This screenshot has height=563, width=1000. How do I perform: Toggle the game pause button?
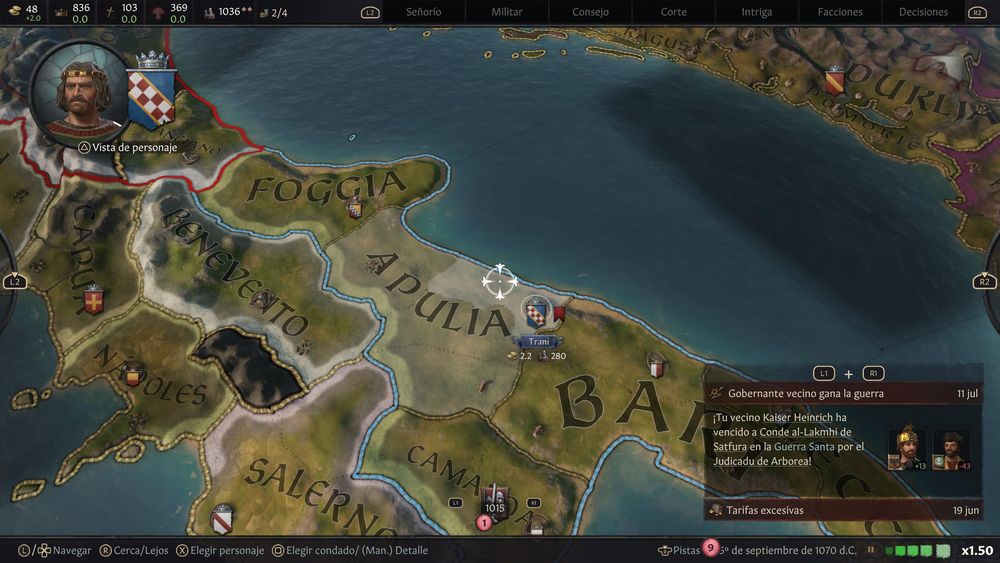point(871,550)
